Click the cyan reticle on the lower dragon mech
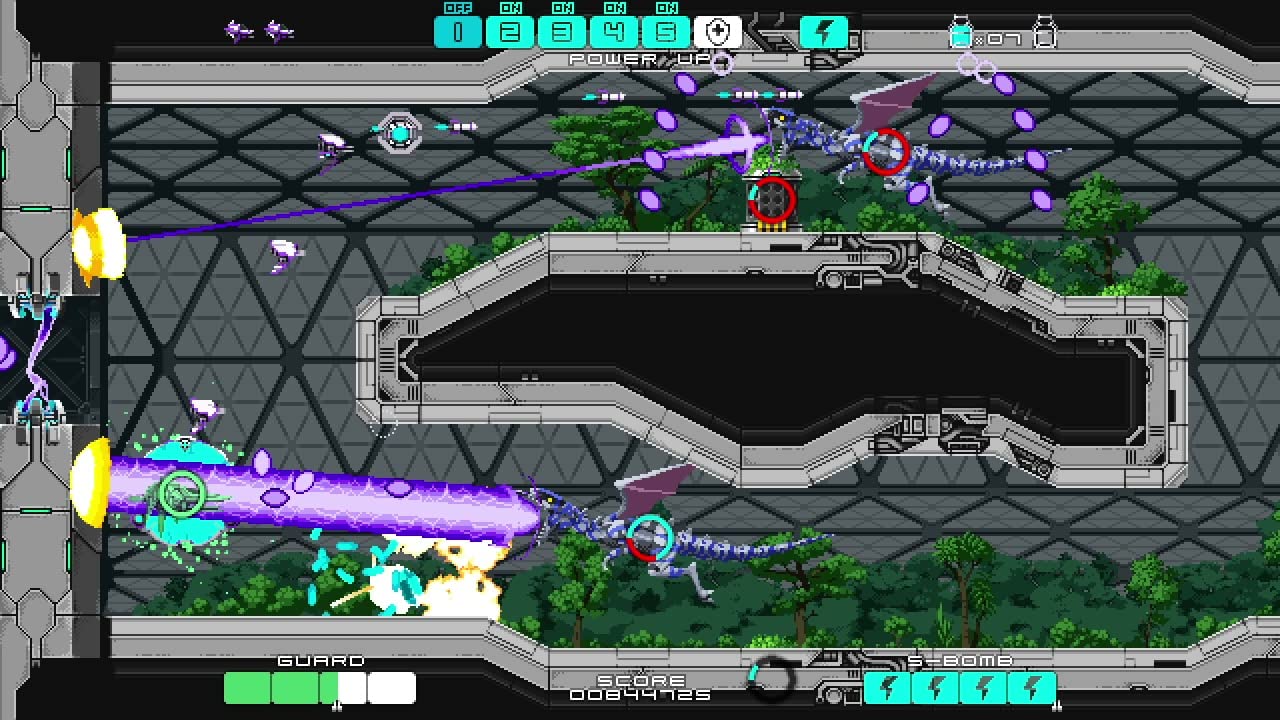This screenshot has height=720, width=1280. click(650, 539)
